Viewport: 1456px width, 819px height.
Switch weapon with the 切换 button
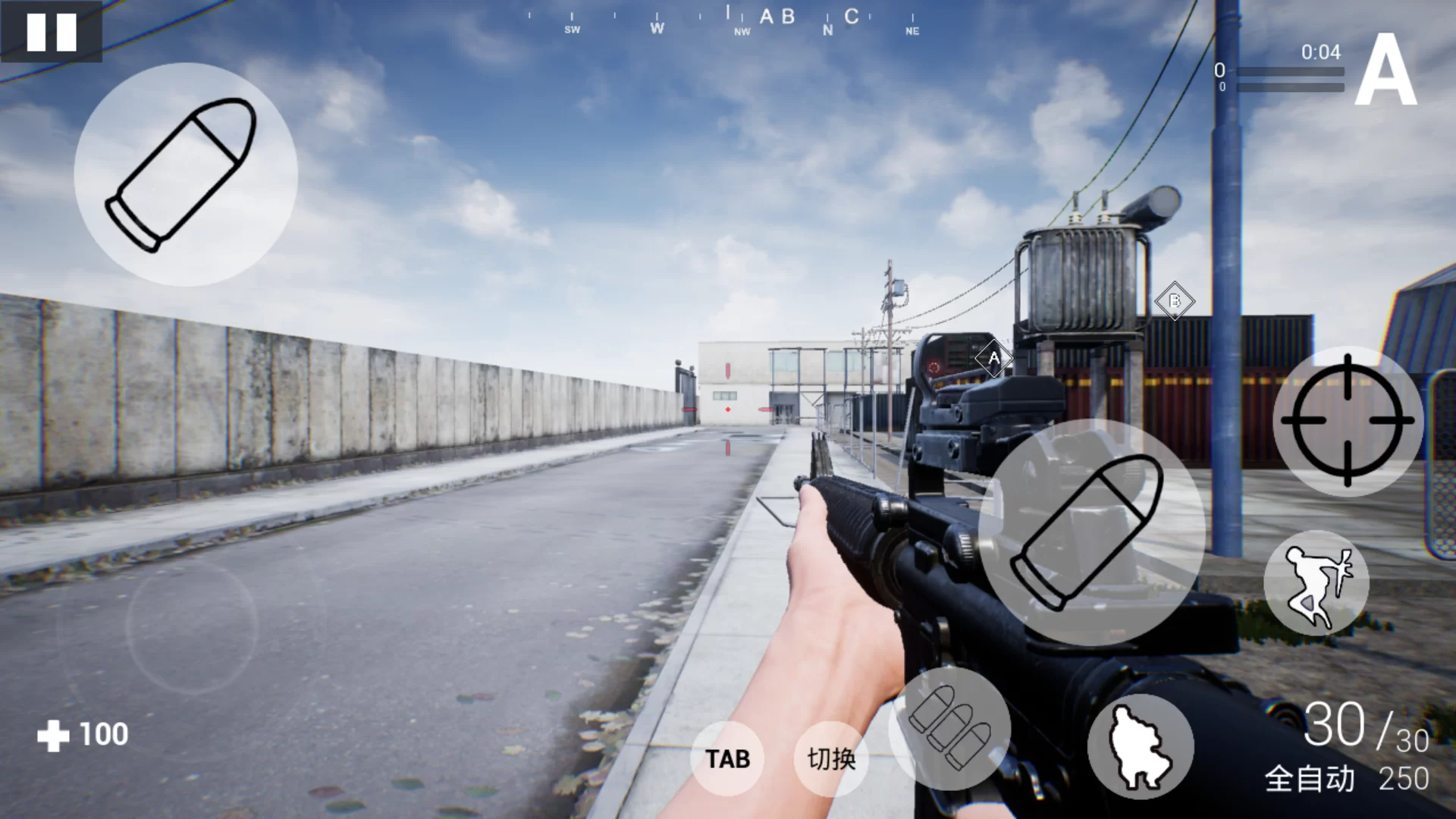[831, 758]
